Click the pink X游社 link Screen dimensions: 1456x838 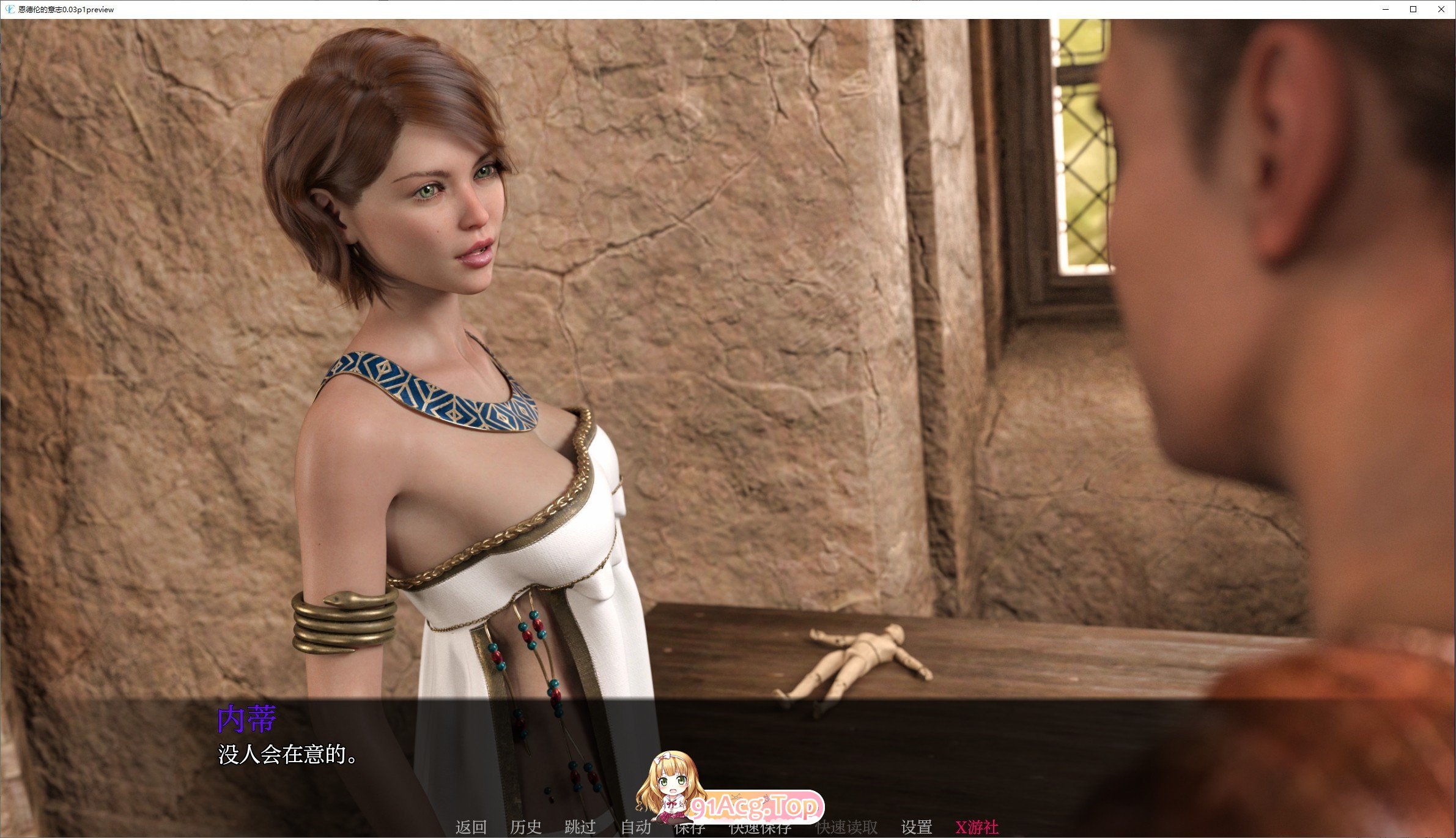click(977, 828)
